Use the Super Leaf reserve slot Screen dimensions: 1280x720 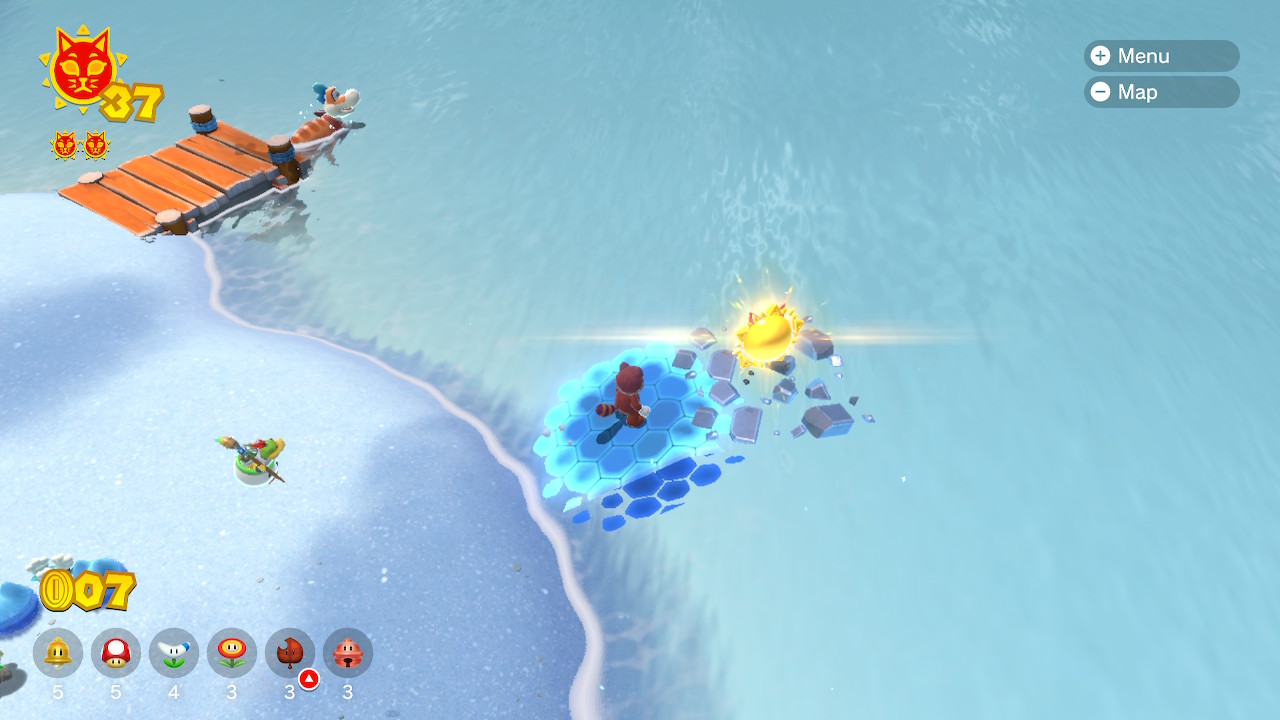tap(290, 653)
